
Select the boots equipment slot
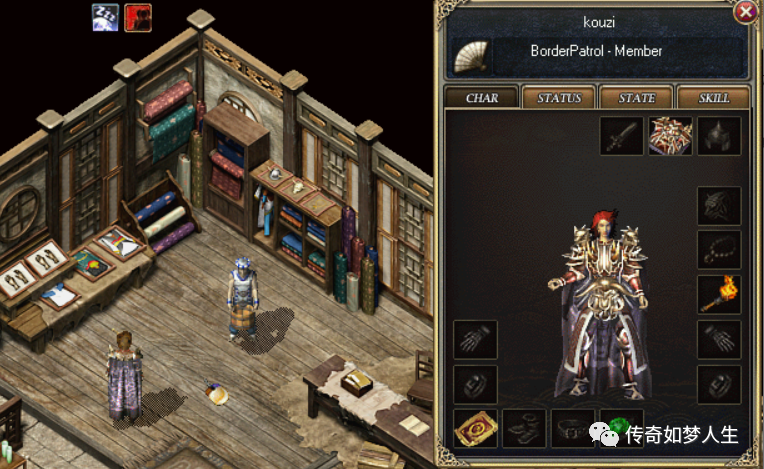pyautogui.click(x=523, y=428)
